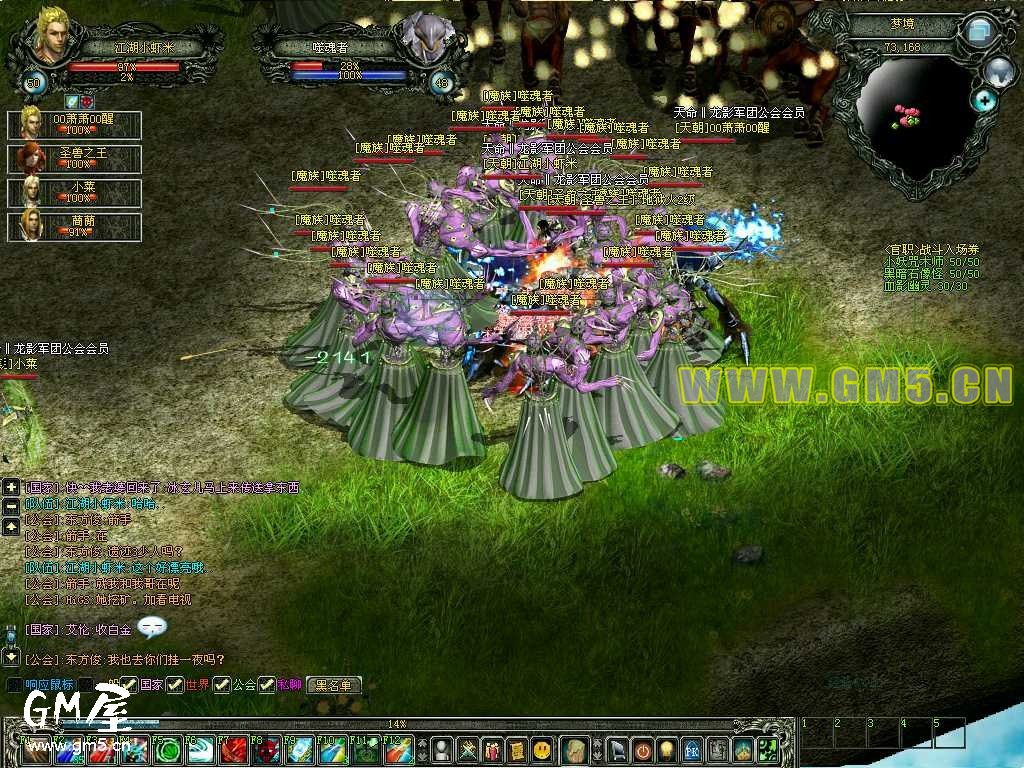This screenshot has height=768, width=1024.
Task: Click the mountain globe button beside minimap
Action: point(999,70)
